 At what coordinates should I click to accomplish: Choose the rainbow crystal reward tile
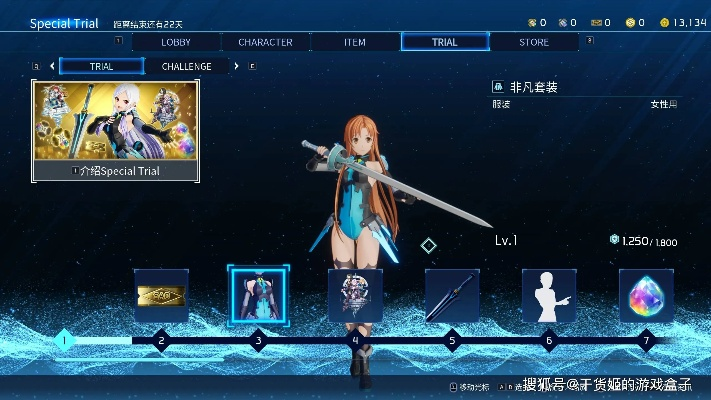click(646, 295)
